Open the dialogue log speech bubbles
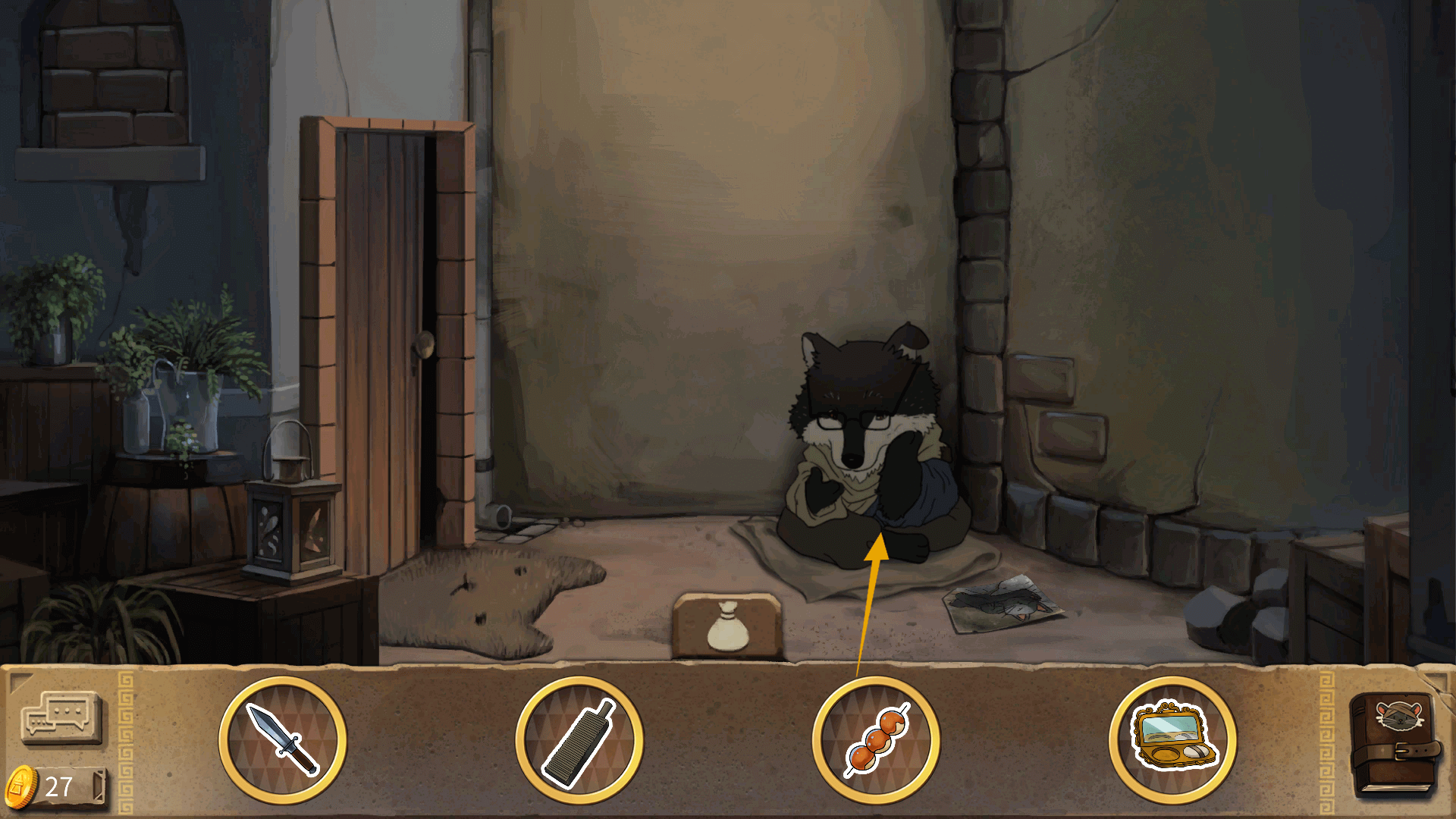Image resolution: width=1456 pixels, height=819 pixels. pyautogui.click(x=61, y=717)
